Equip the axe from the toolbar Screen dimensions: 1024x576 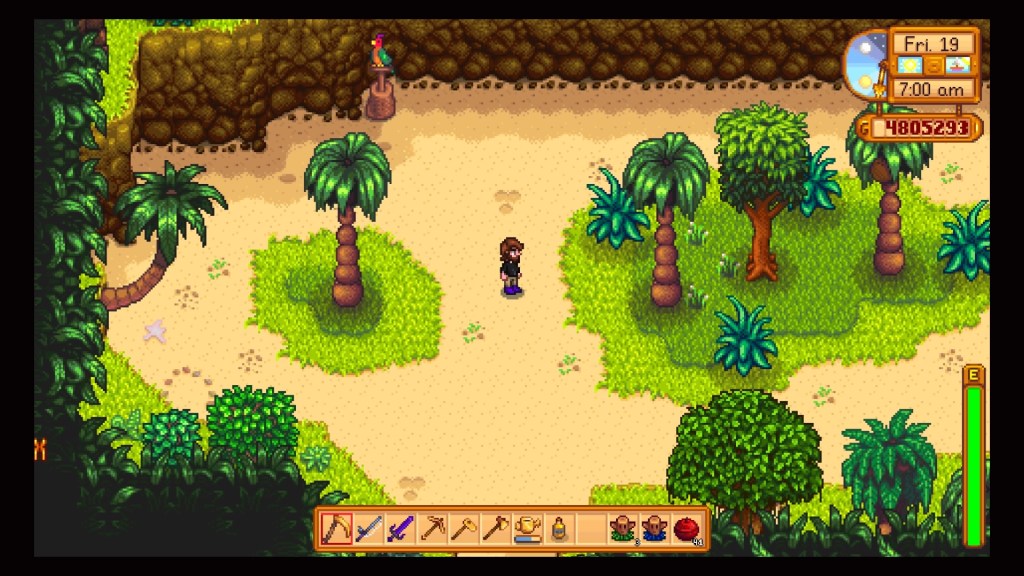click(x=496, y=528)
